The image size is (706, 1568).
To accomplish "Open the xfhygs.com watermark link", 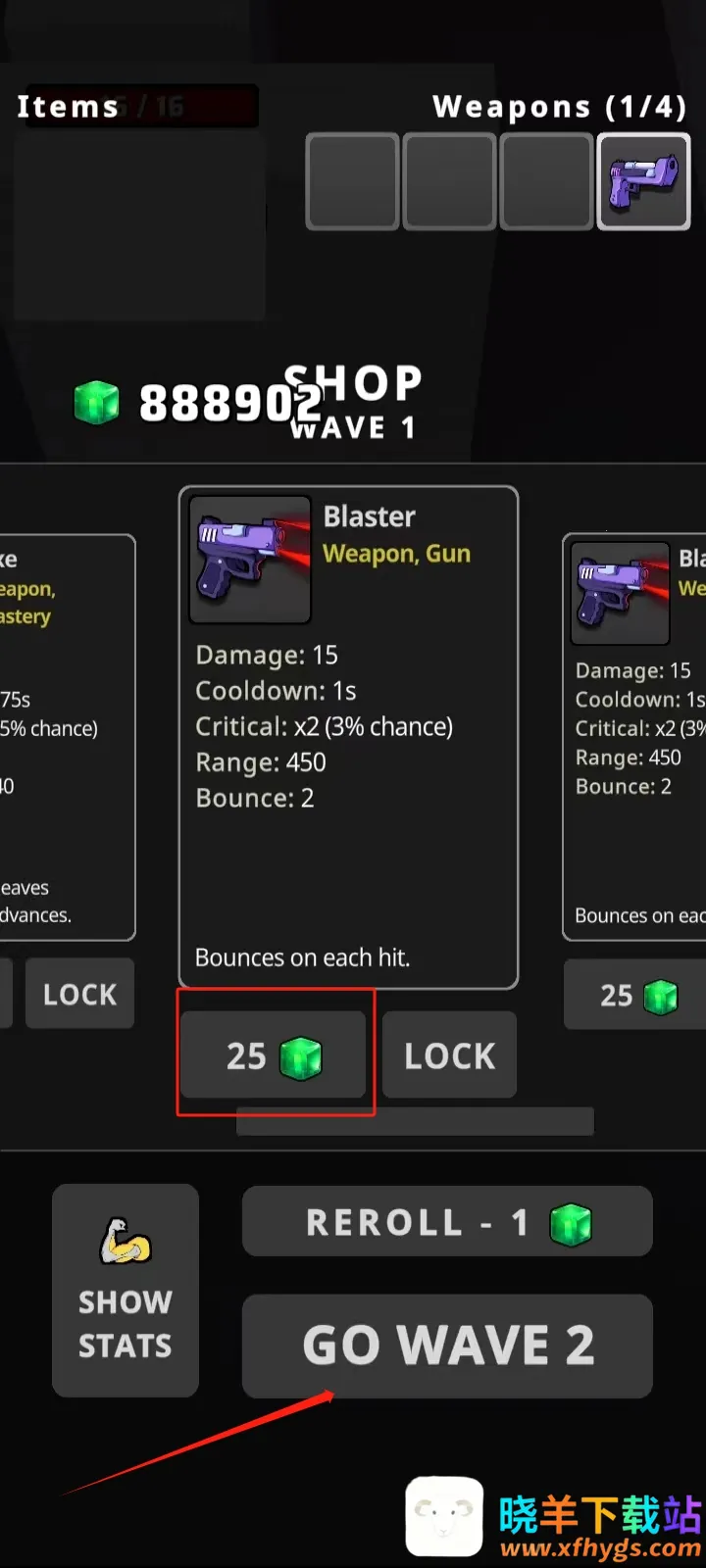I will coord(600,1548).
